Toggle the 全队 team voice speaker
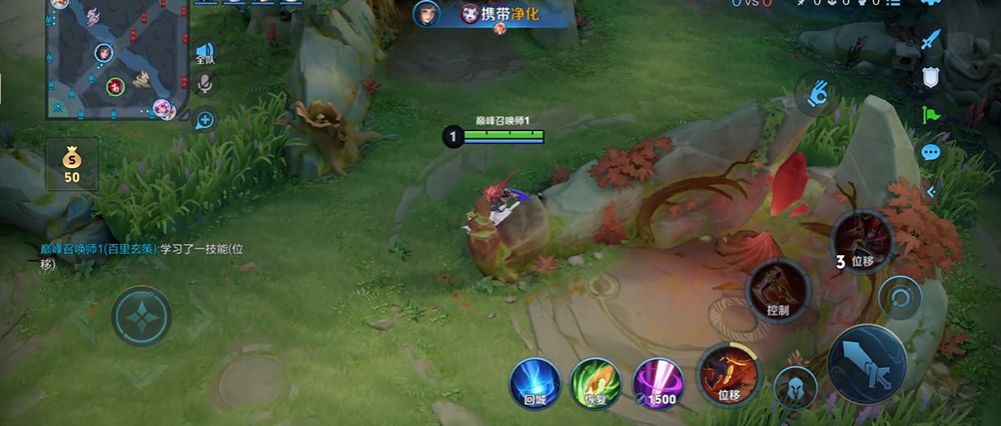1001x426 pixels. pos(205,54)
